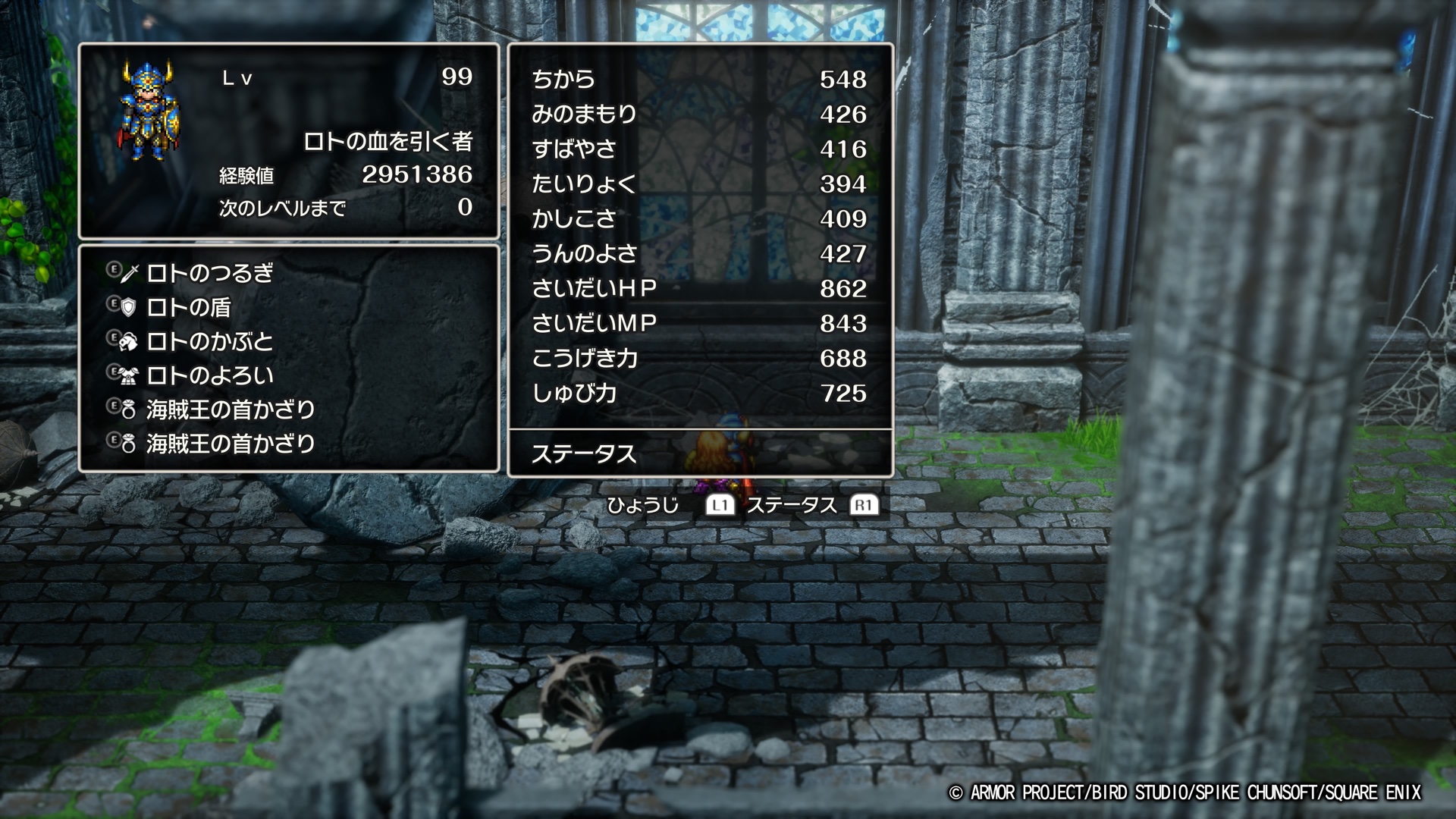
Task: Pick the ロトのよろい armor slot
Action: [209, 375]
